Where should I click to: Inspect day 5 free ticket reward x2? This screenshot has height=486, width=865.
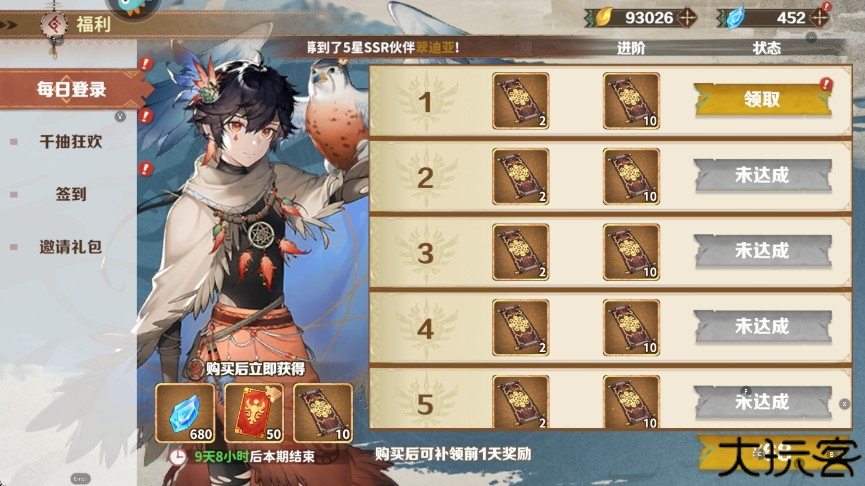pyautogui.click(x=521, y=402)
